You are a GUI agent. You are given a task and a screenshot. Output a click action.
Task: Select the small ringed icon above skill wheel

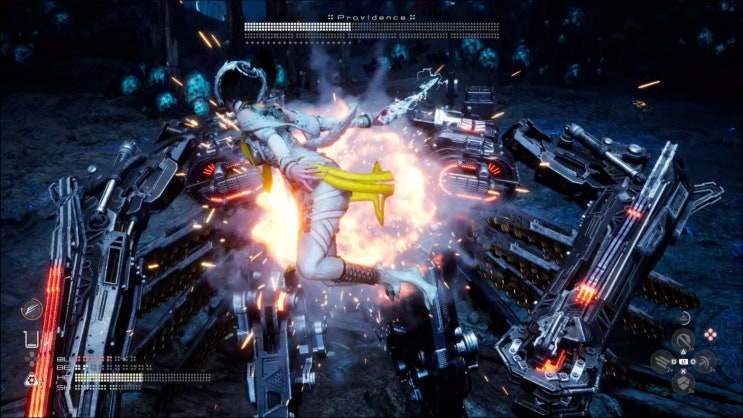point(684,320)
